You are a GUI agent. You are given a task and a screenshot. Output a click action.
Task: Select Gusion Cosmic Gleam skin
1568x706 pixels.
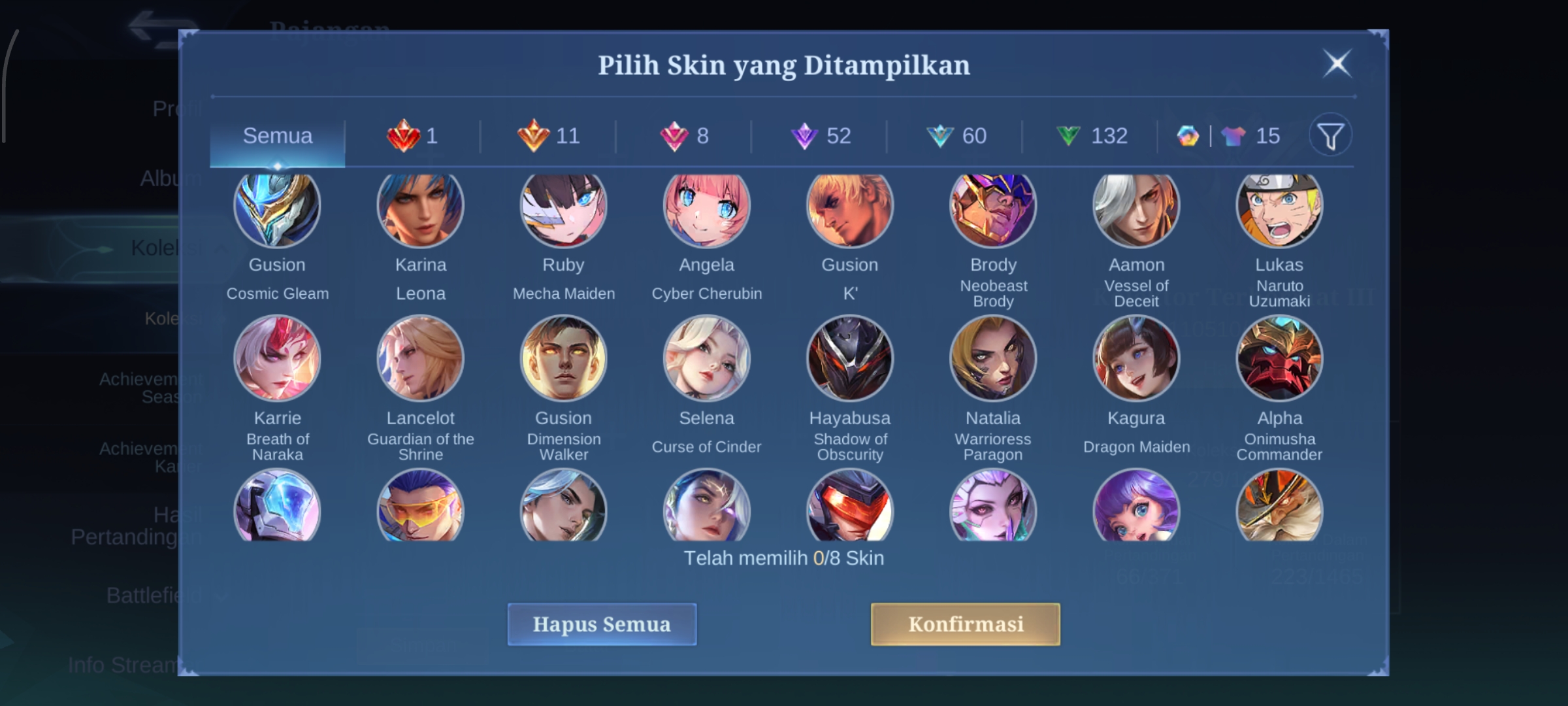tap(277, 208)
